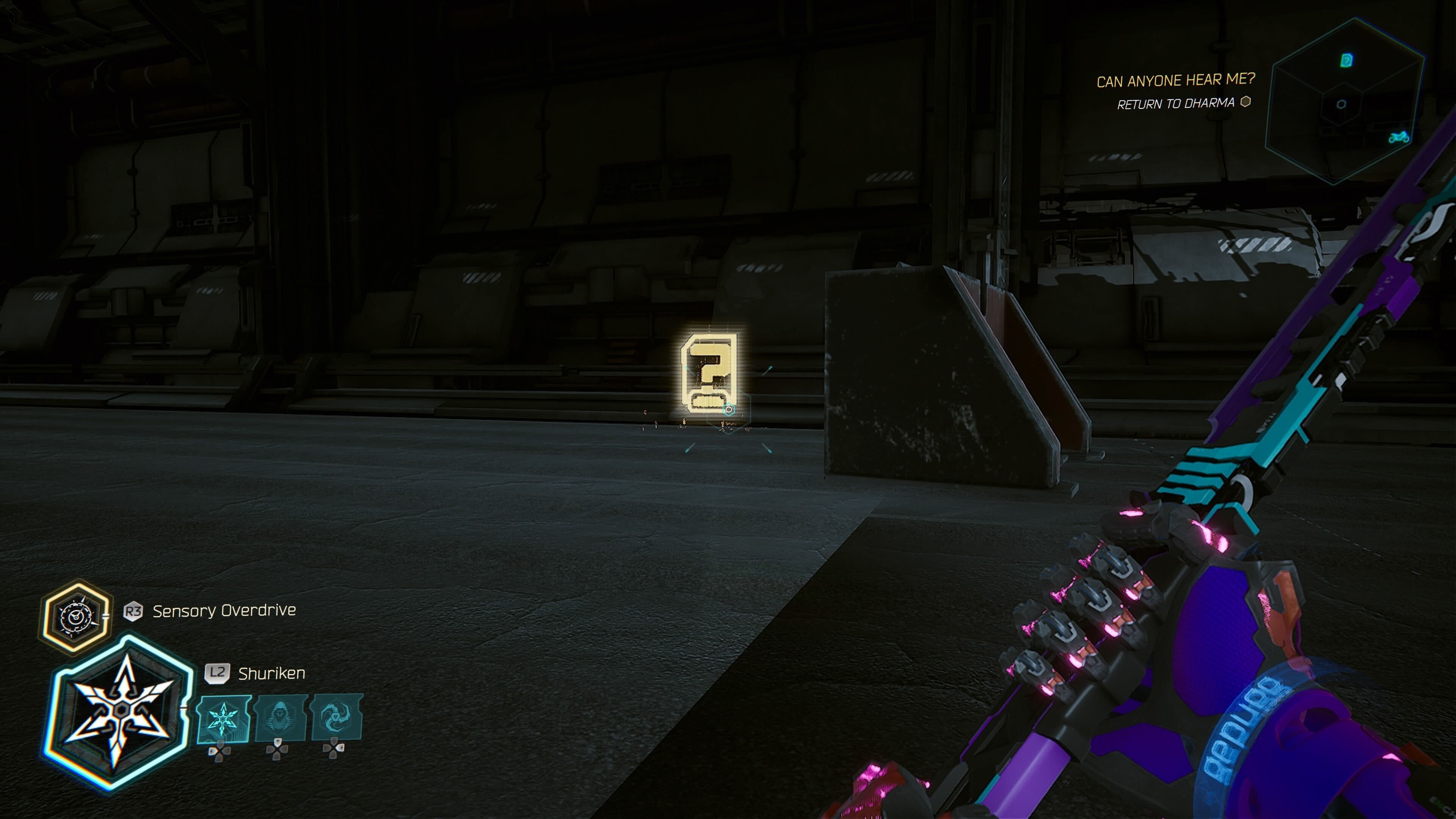Choose the small shuriken skill slot

[224, 719]
